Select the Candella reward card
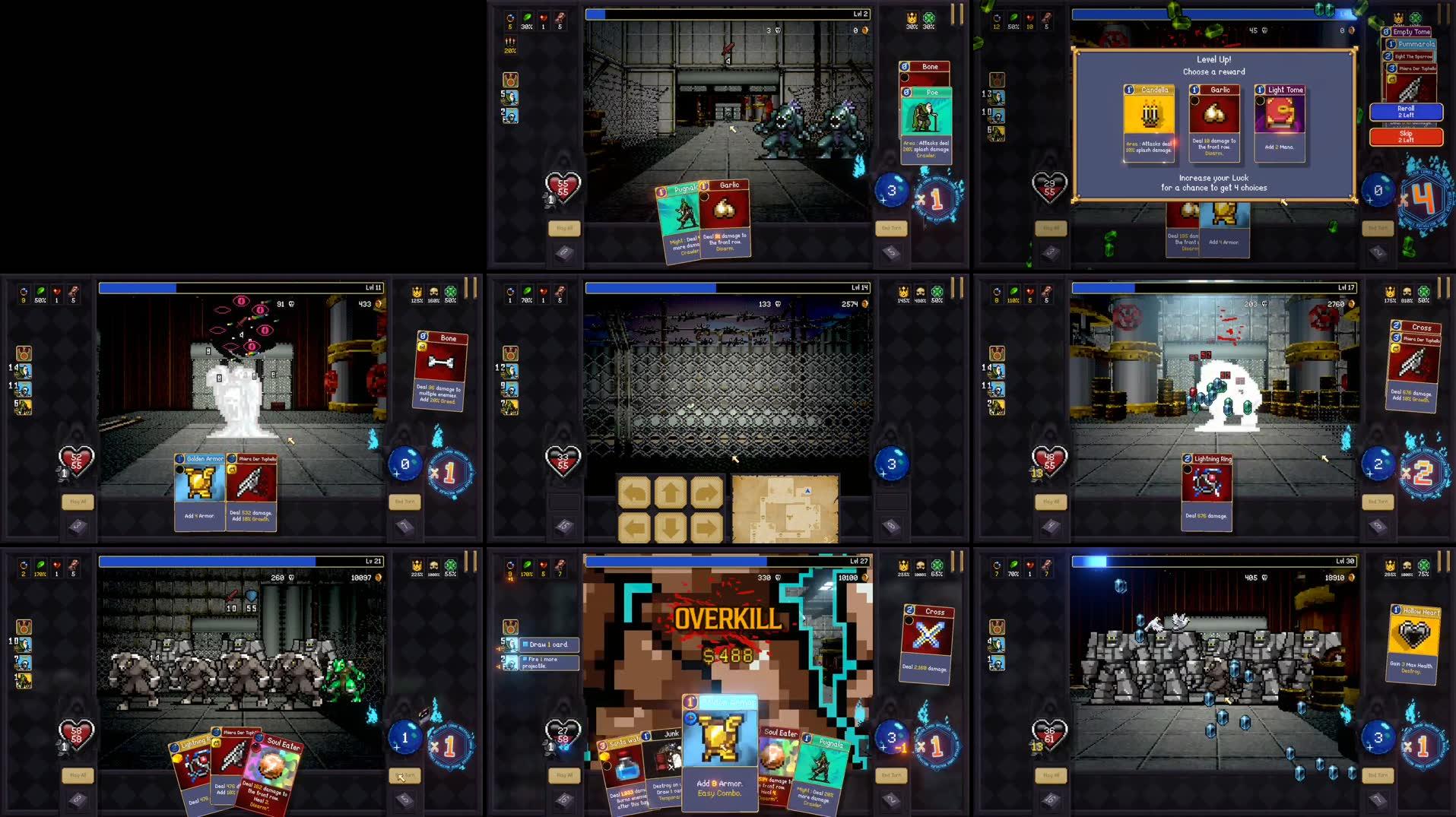This screenshot has height=817, width=1456. point(1149,122)
